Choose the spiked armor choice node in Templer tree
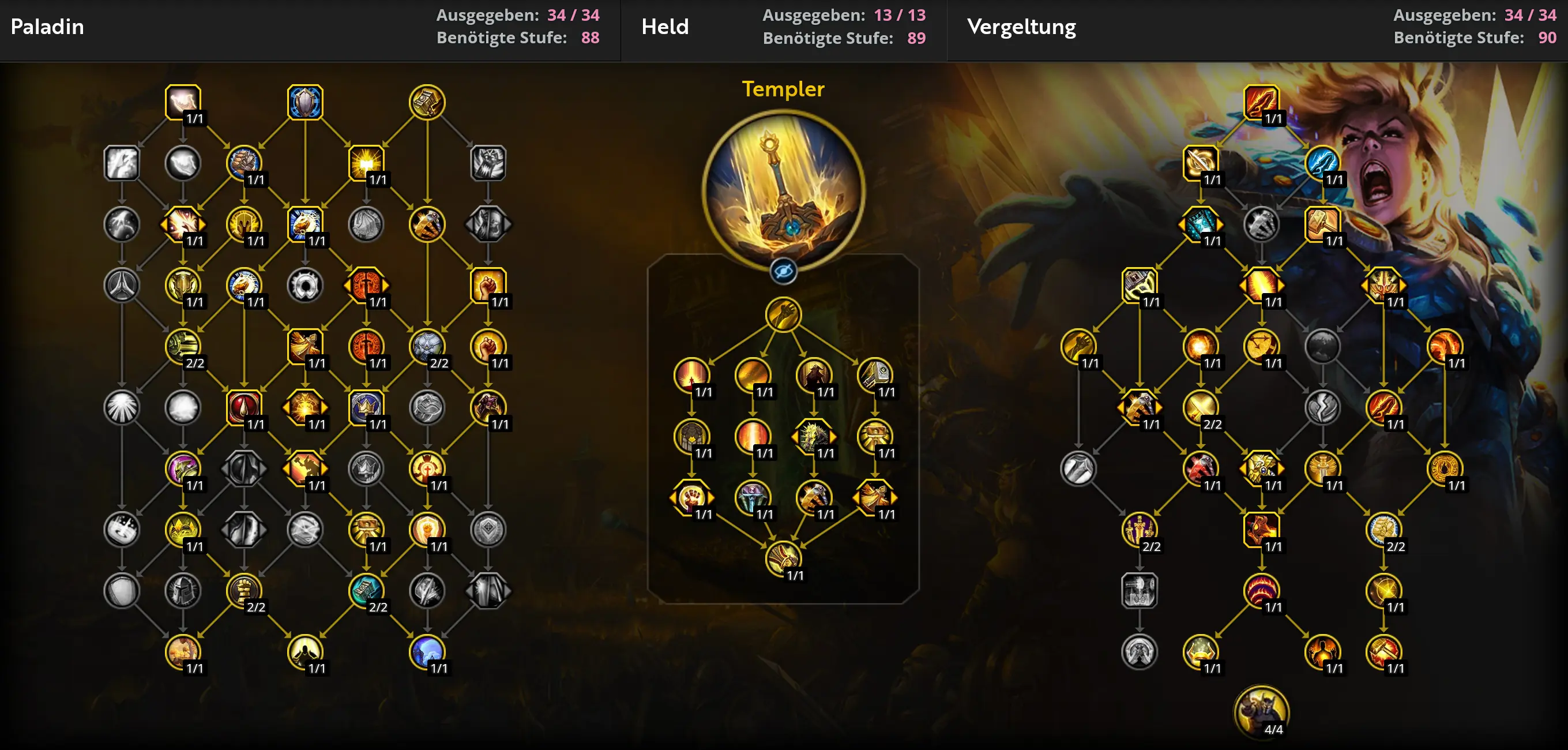The height and width of the screenshot is (750, 1568). coord(814,436)
